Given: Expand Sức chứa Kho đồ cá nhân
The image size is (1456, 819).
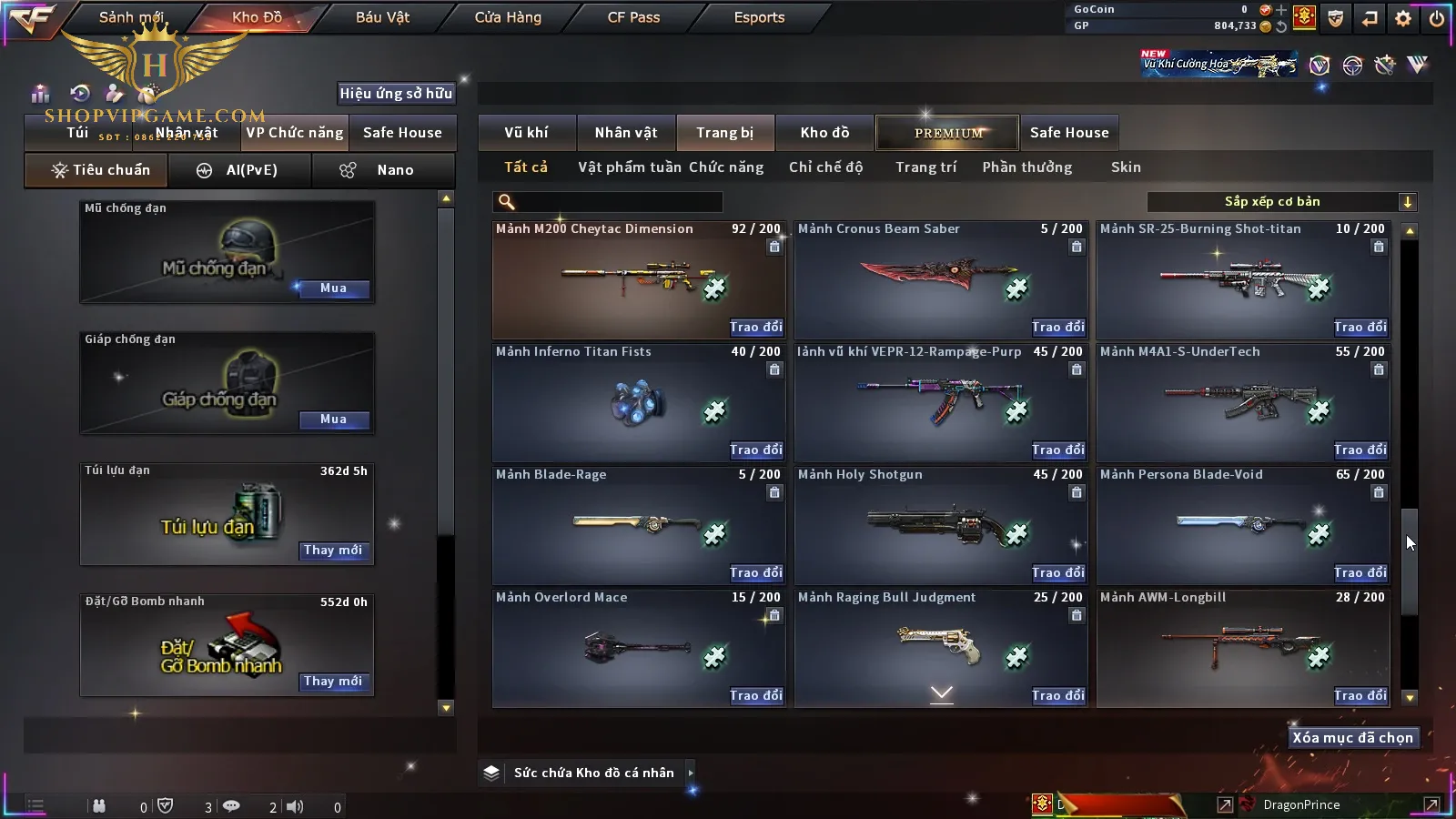Looking at the screenshot, I should pyautogui.click(x=691, y=773).
